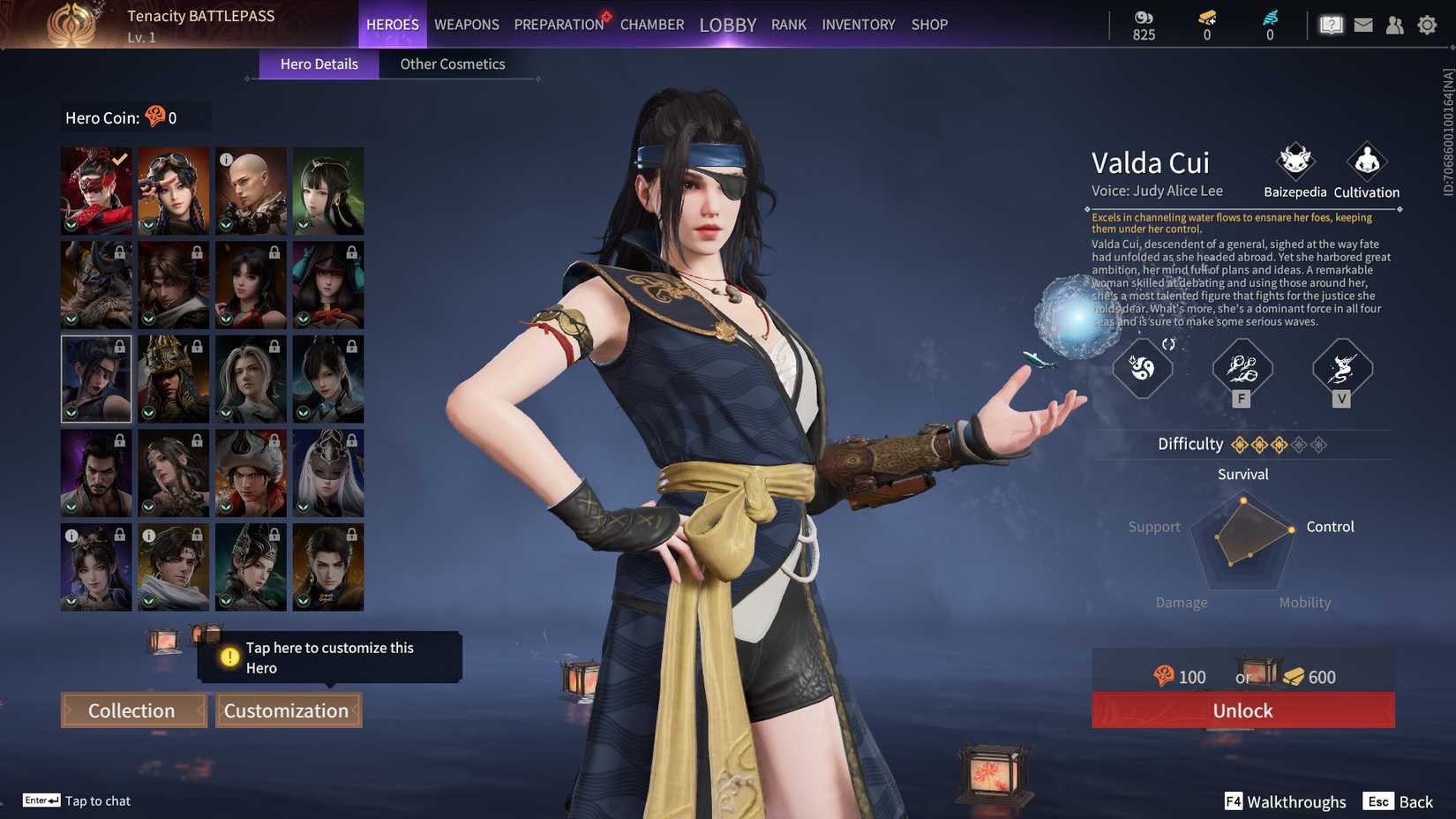Open the mail envelope icon
The height and width of the screenshot is (819, 1456).
coord(1362,24)
